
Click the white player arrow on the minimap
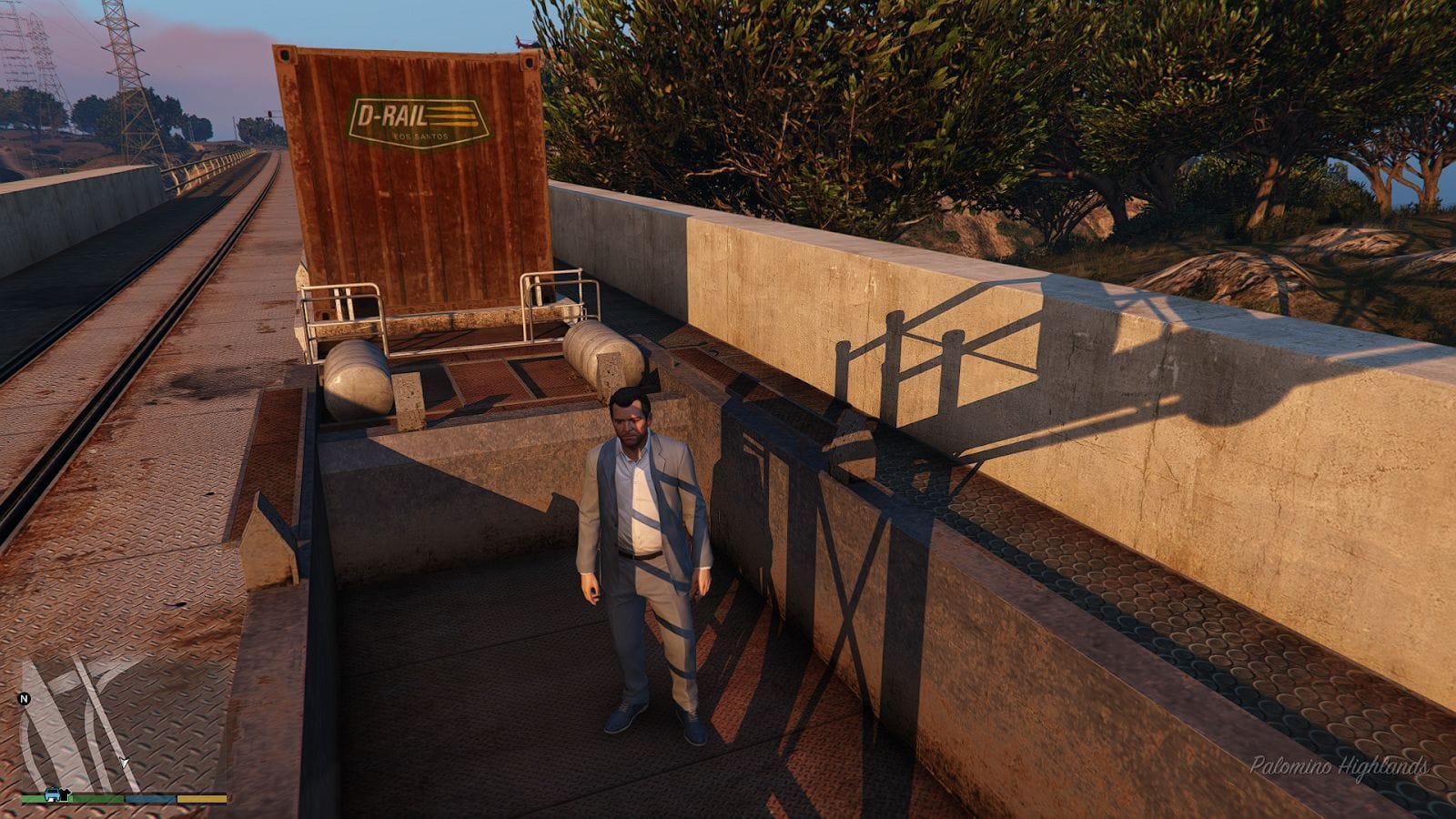pyautogui.click(x=124, y=762)
